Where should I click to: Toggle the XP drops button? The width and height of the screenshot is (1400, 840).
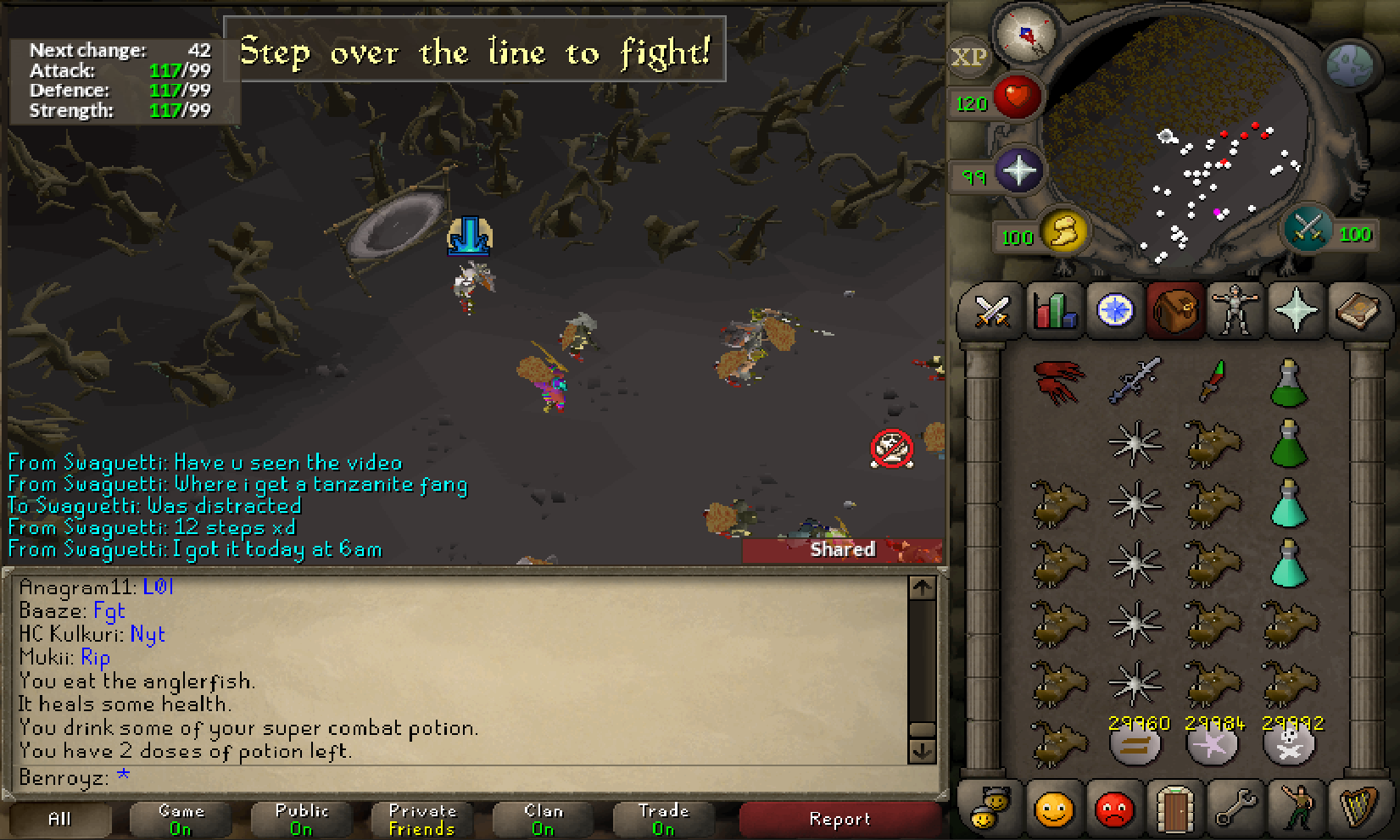pyautogui.click(x=968, y=58)
